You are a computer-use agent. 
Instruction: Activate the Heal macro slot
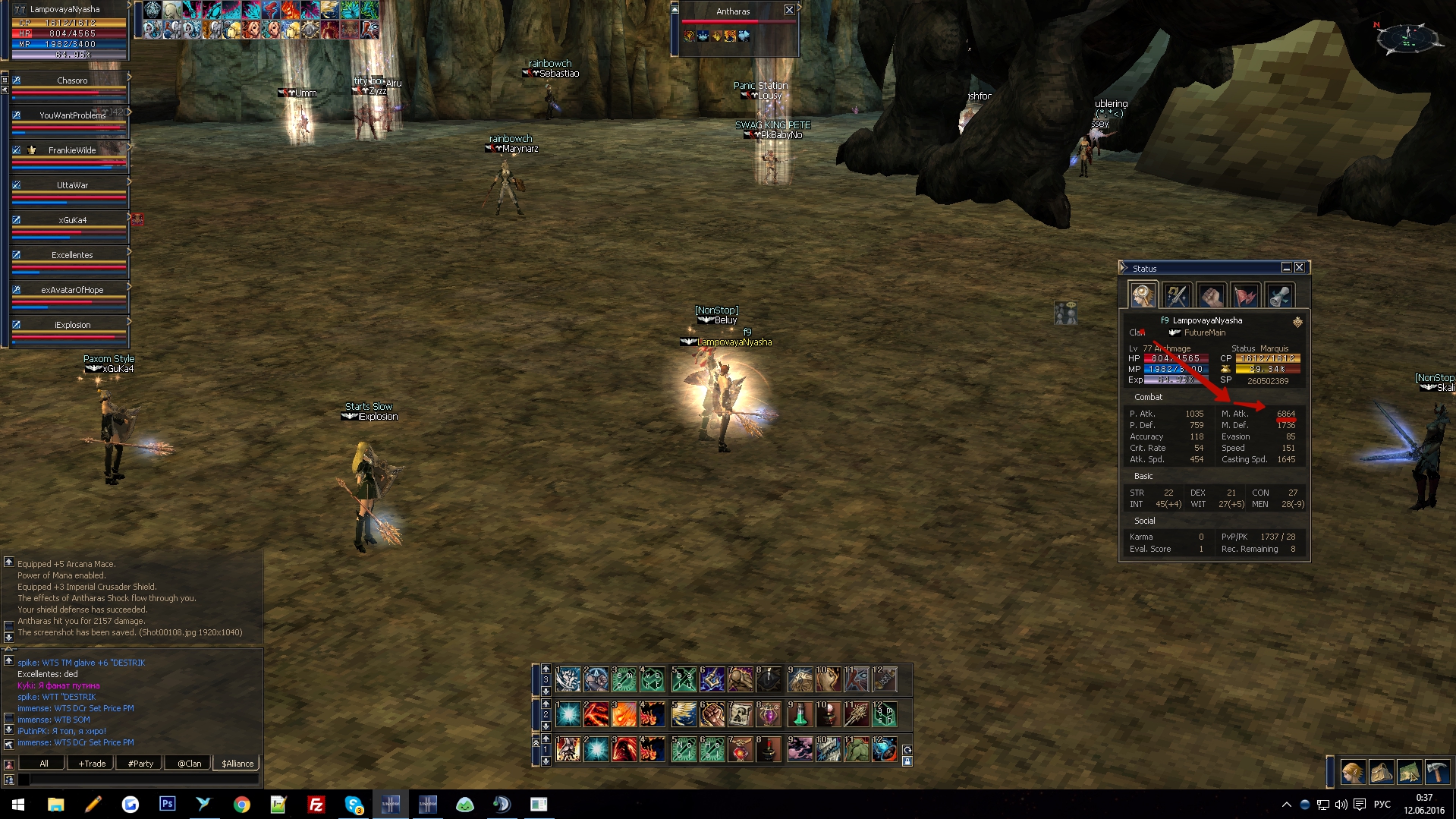pos(712,750)
